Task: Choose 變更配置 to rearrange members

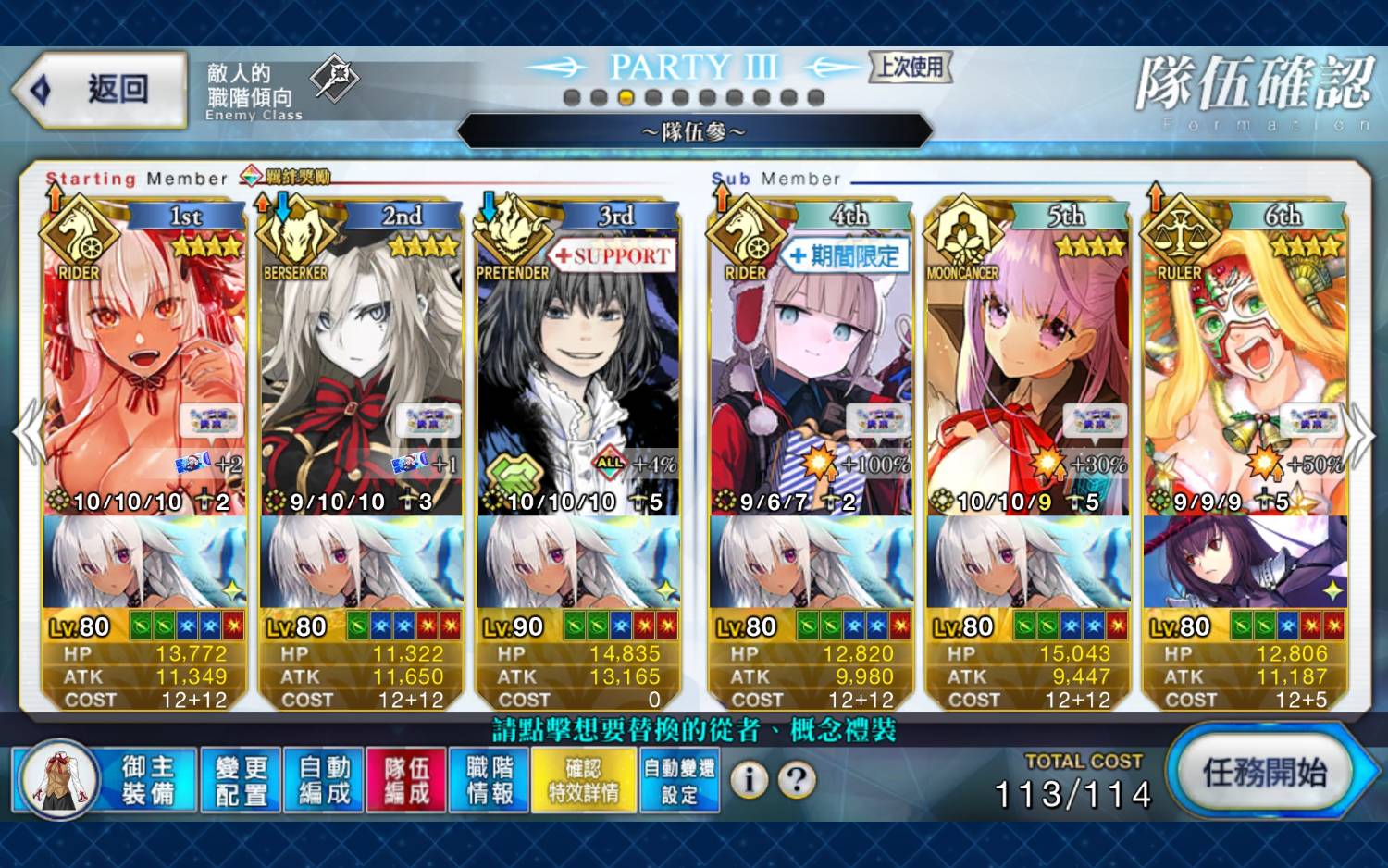Action: pyautogui.click(x=241, y=780)
